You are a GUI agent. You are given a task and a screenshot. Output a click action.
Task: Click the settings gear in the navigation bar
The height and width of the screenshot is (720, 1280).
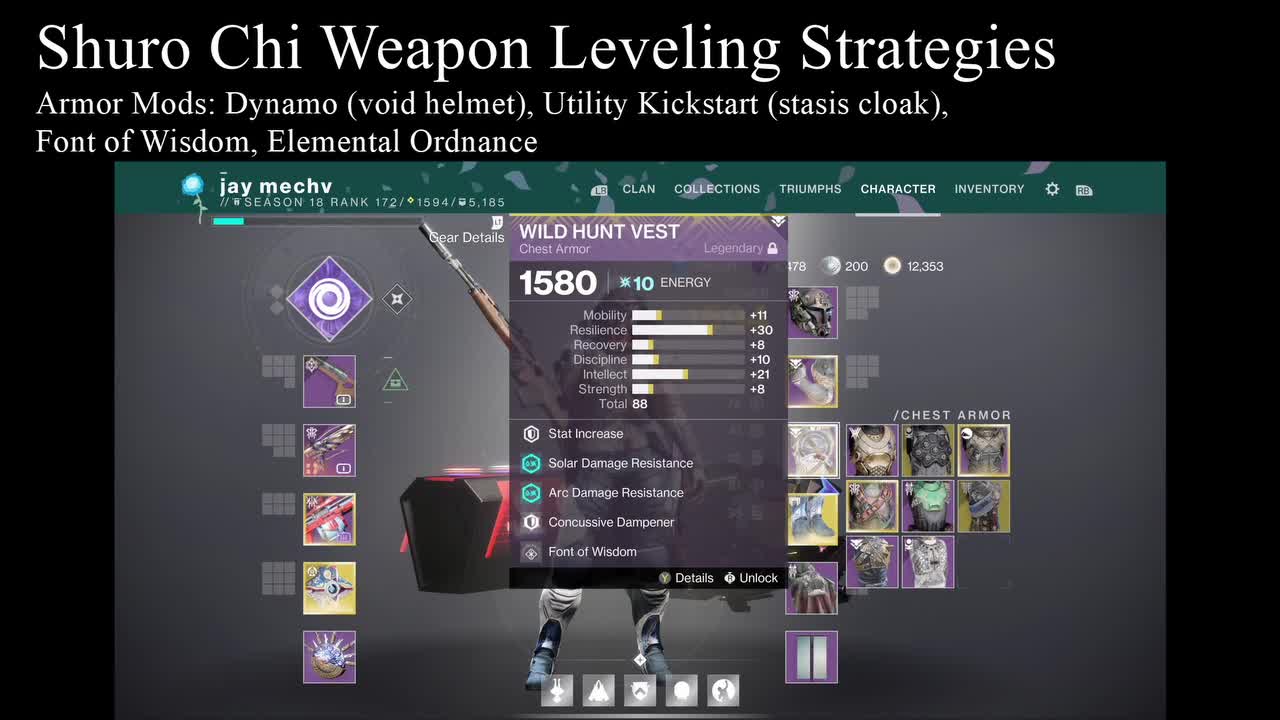tap(1052, 189)
